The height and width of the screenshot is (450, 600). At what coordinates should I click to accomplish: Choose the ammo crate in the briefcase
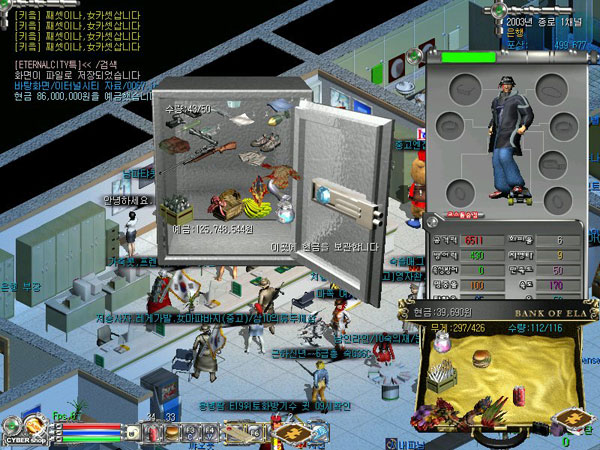pyautogui.click(x=443, y=380)
